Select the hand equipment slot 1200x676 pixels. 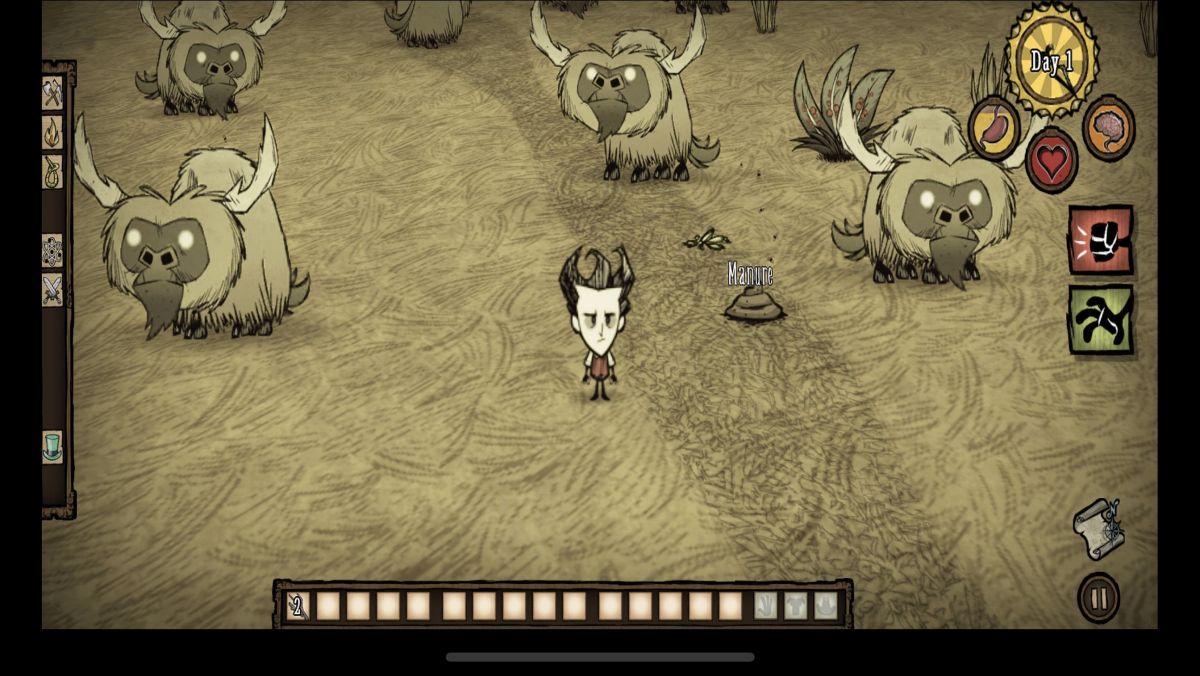[765, 605]
